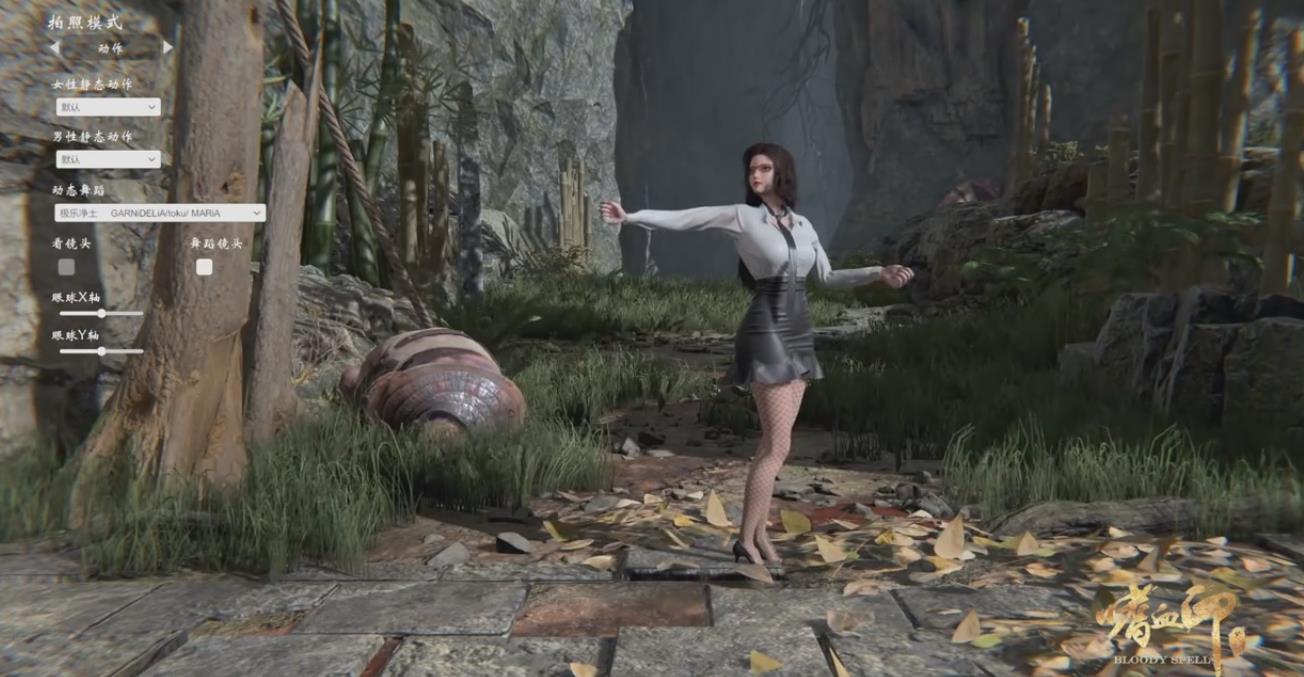Open the 动态舞蹈 dance selection dropdown
The height and width of the screenshot is (677, 1304).
click(160, 213)
